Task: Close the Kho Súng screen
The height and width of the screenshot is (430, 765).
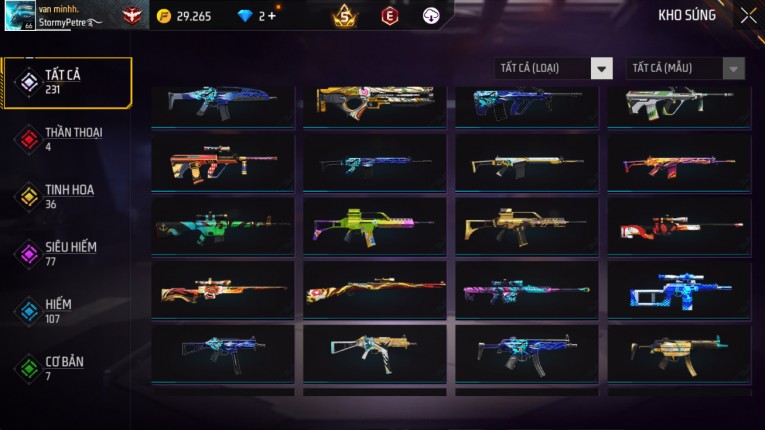Action: point(748,15)
